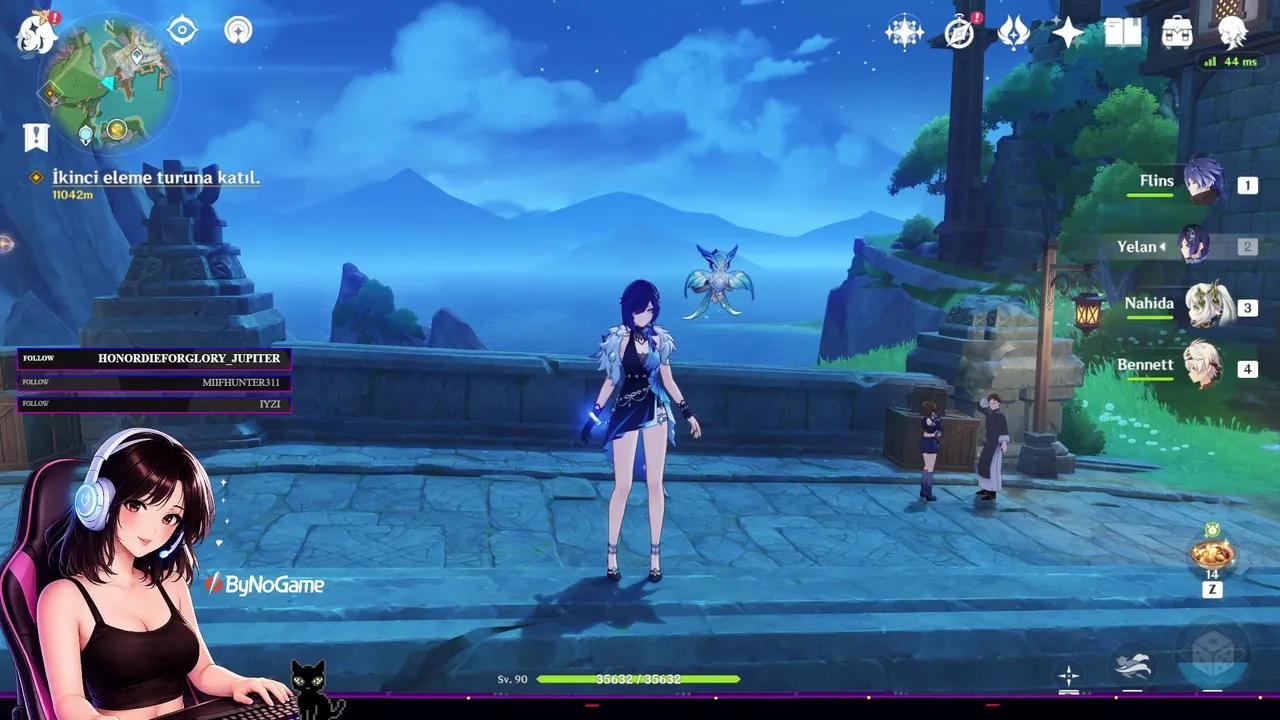1280x720 pixels.
Task: Click the tracking compass icon beside Elemental Sight
Action: (x=237, y=30)
